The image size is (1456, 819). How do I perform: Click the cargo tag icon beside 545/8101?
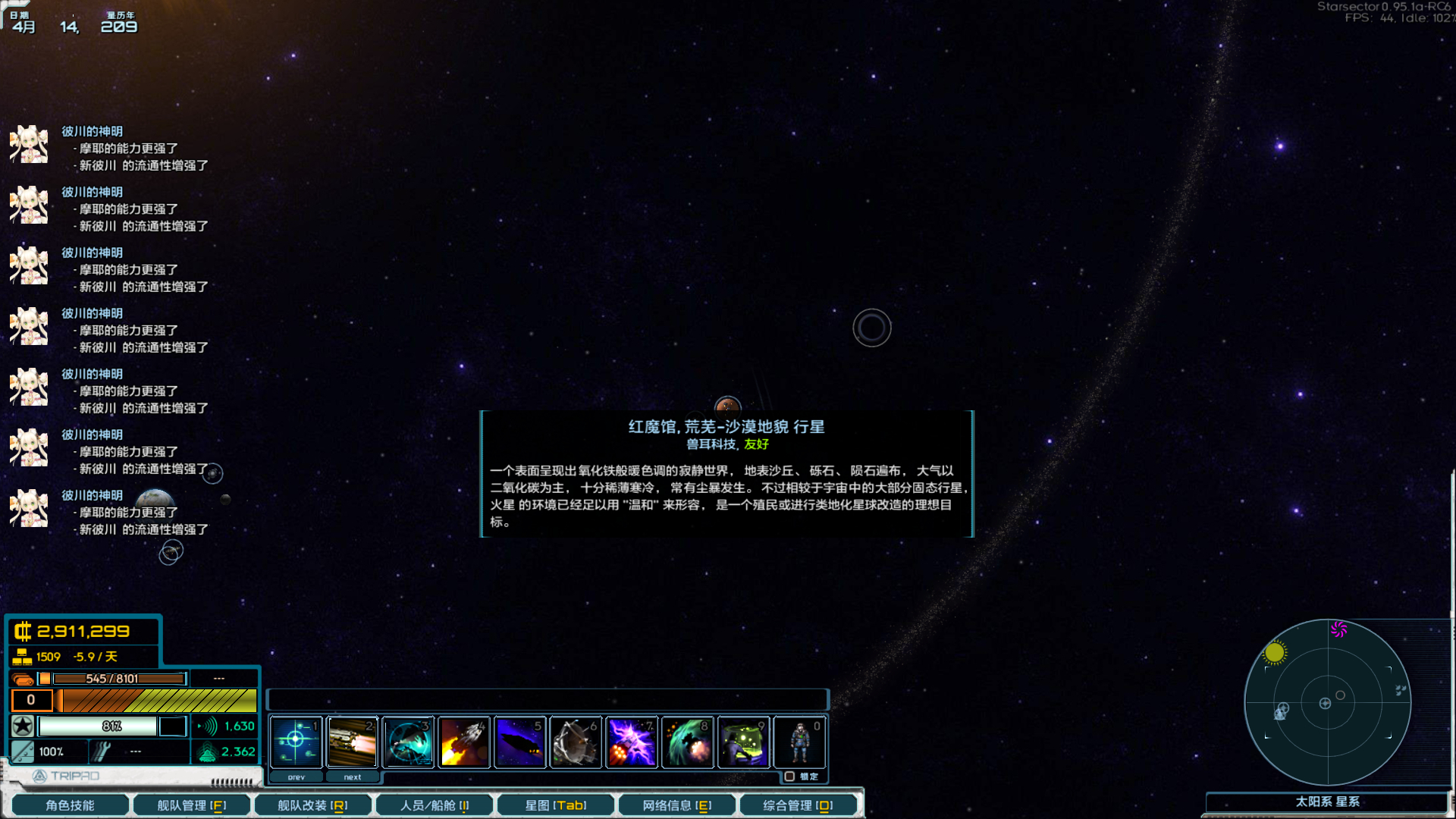23,679
